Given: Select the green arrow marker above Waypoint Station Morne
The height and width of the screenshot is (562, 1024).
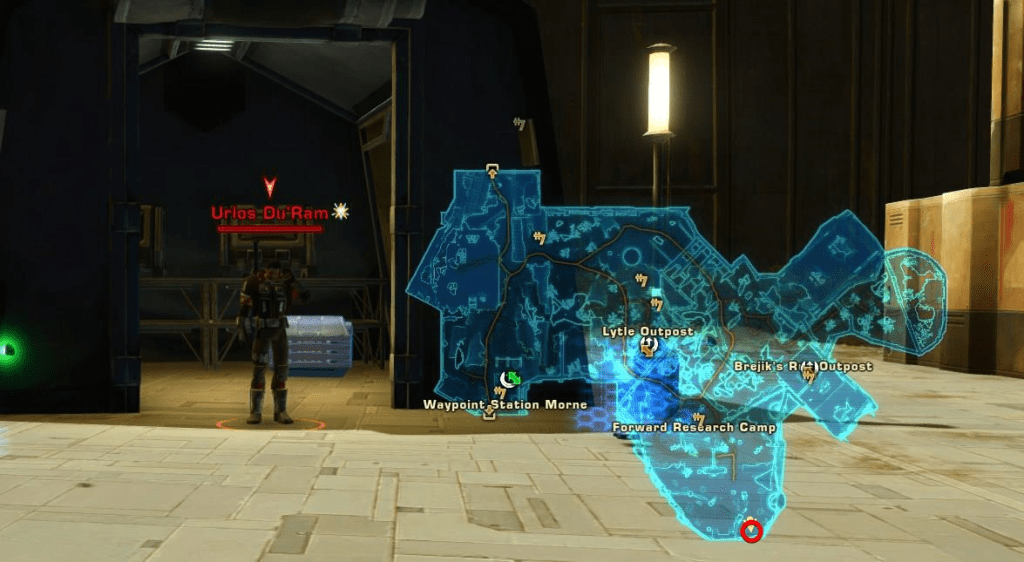Looking at the screenshot, I should [512, 378].
